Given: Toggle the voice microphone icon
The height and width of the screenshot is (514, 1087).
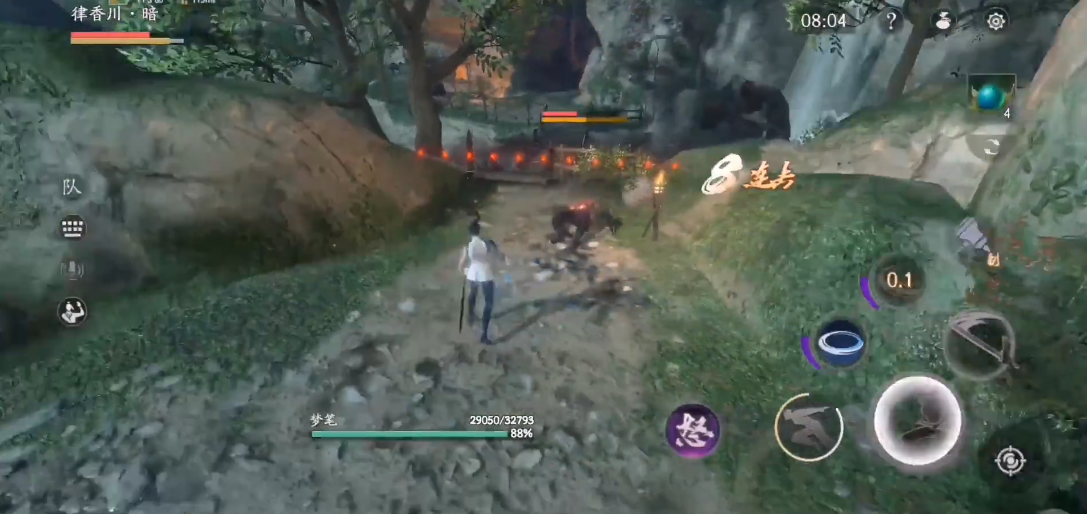Looking at the screenshot, I should click(71, 269).
